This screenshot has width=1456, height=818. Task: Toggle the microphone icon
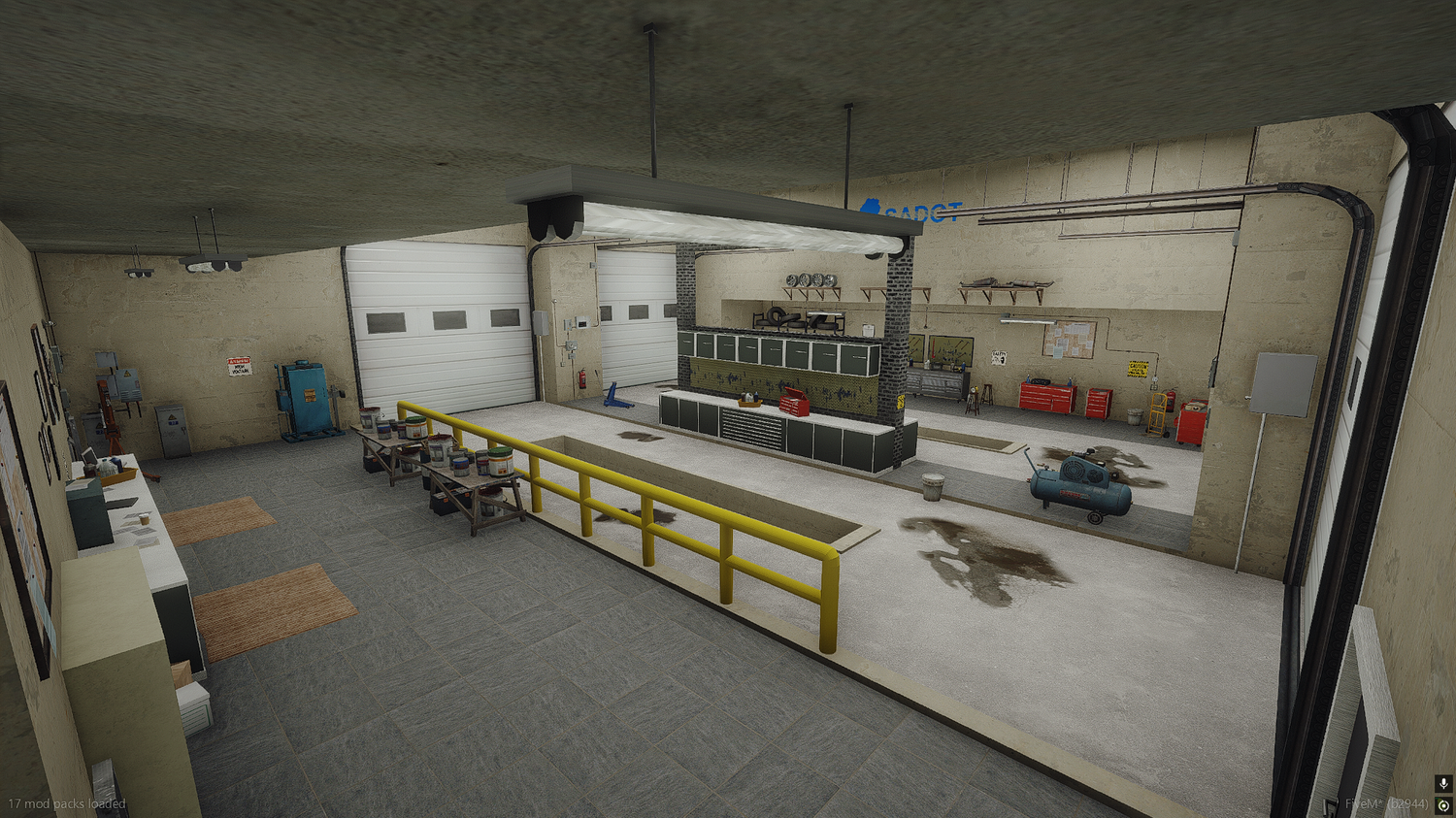click(x=1443, y=784)
